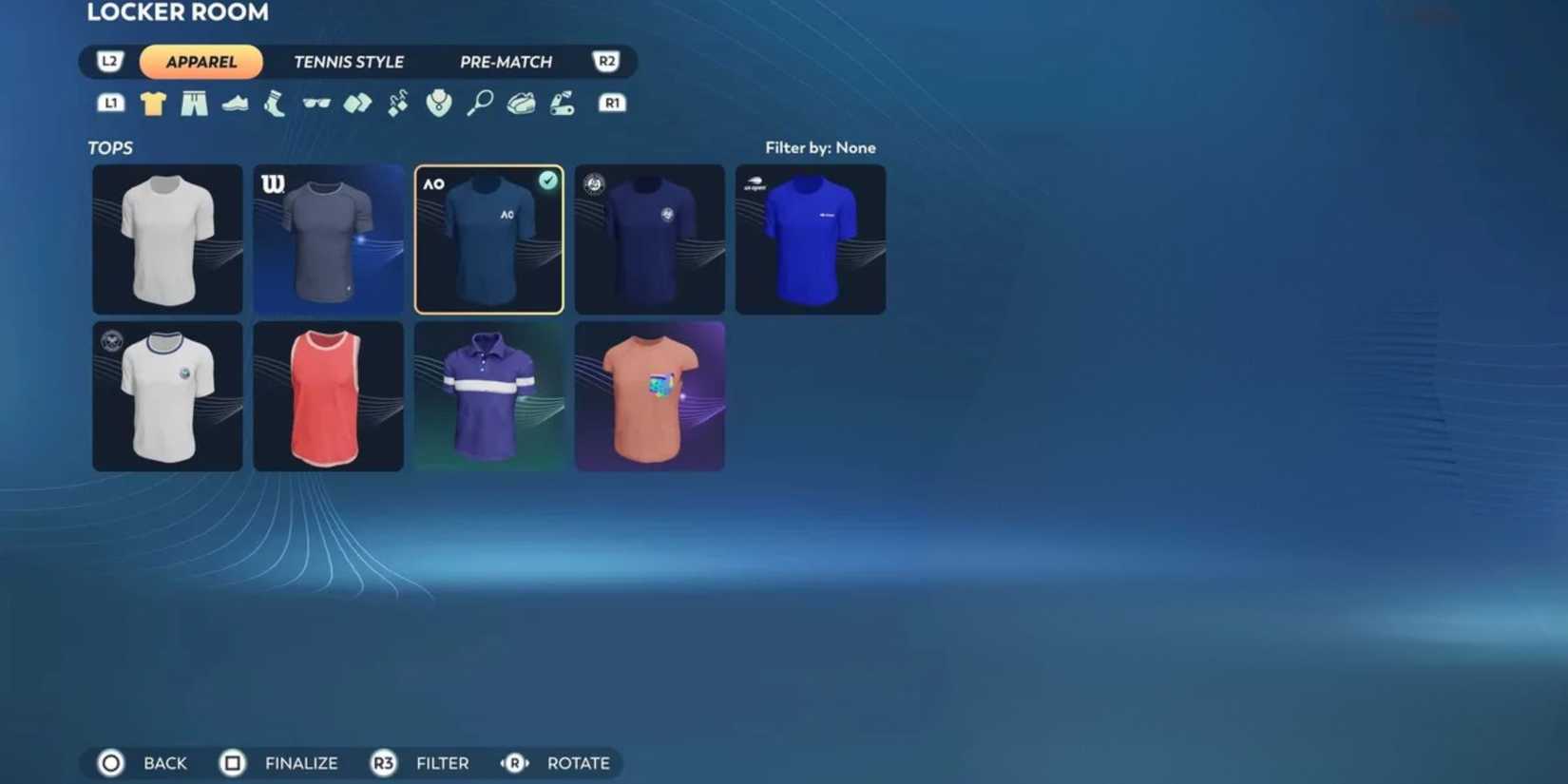Toggle the equipped checkmark on AO shirt
Viewport: 1568px width, 784px height.
[547, 181]
